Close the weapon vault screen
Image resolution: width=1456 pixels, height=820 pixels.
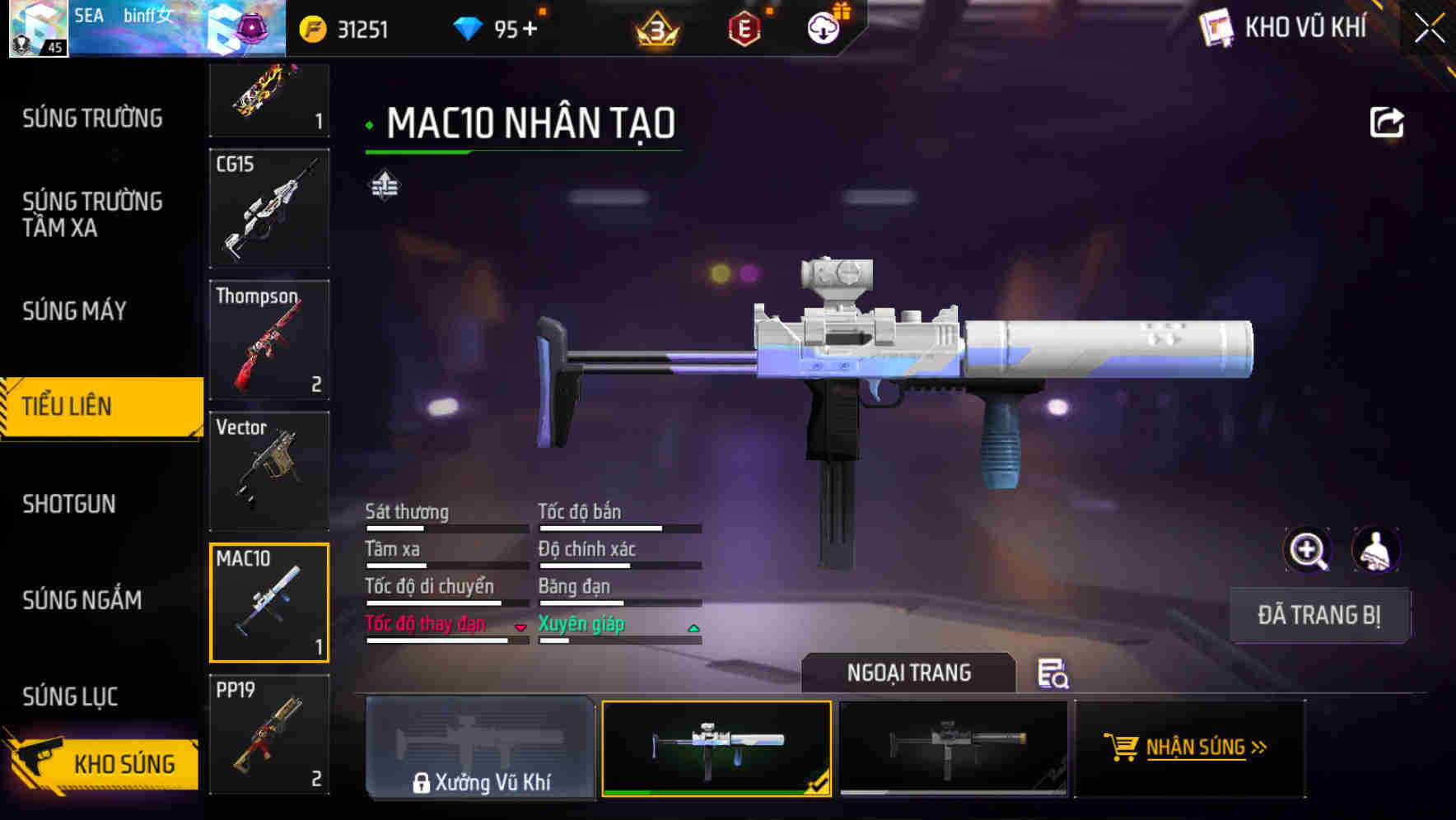1430,28
